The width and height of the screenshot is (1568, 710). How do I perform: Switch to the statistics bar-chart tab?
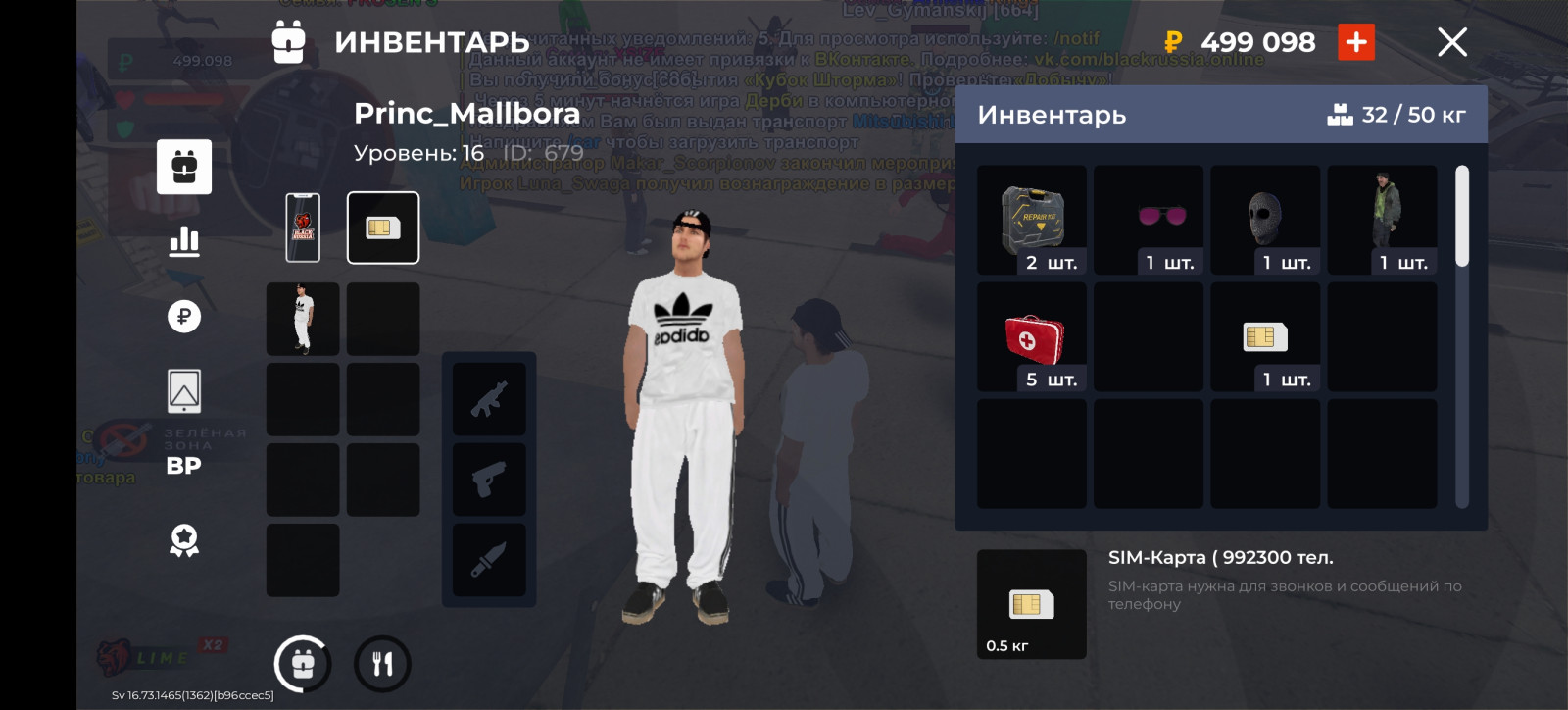[x=184, y=241]
